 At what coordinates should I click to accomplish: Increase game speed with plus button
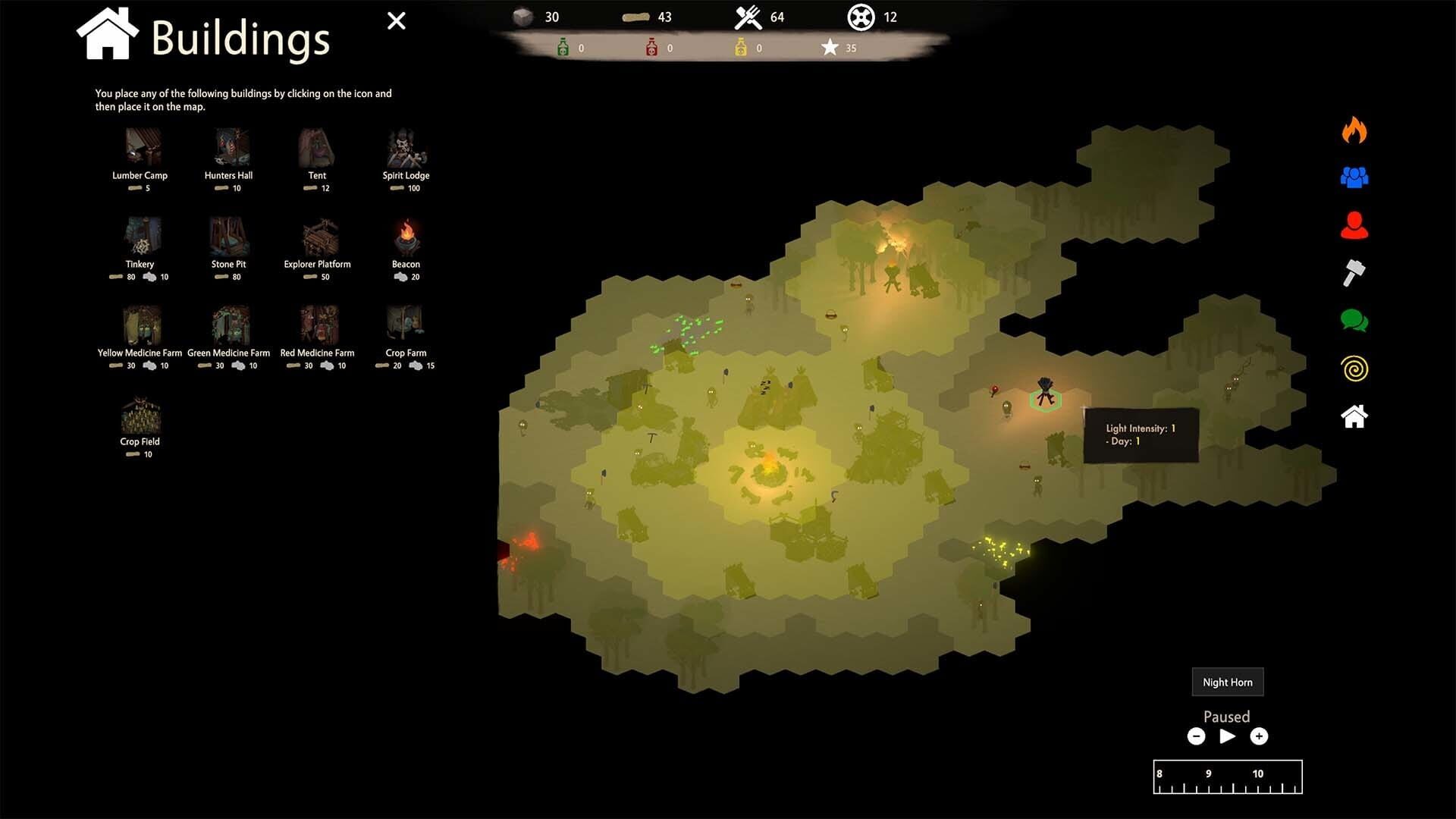click(1259, 736)
